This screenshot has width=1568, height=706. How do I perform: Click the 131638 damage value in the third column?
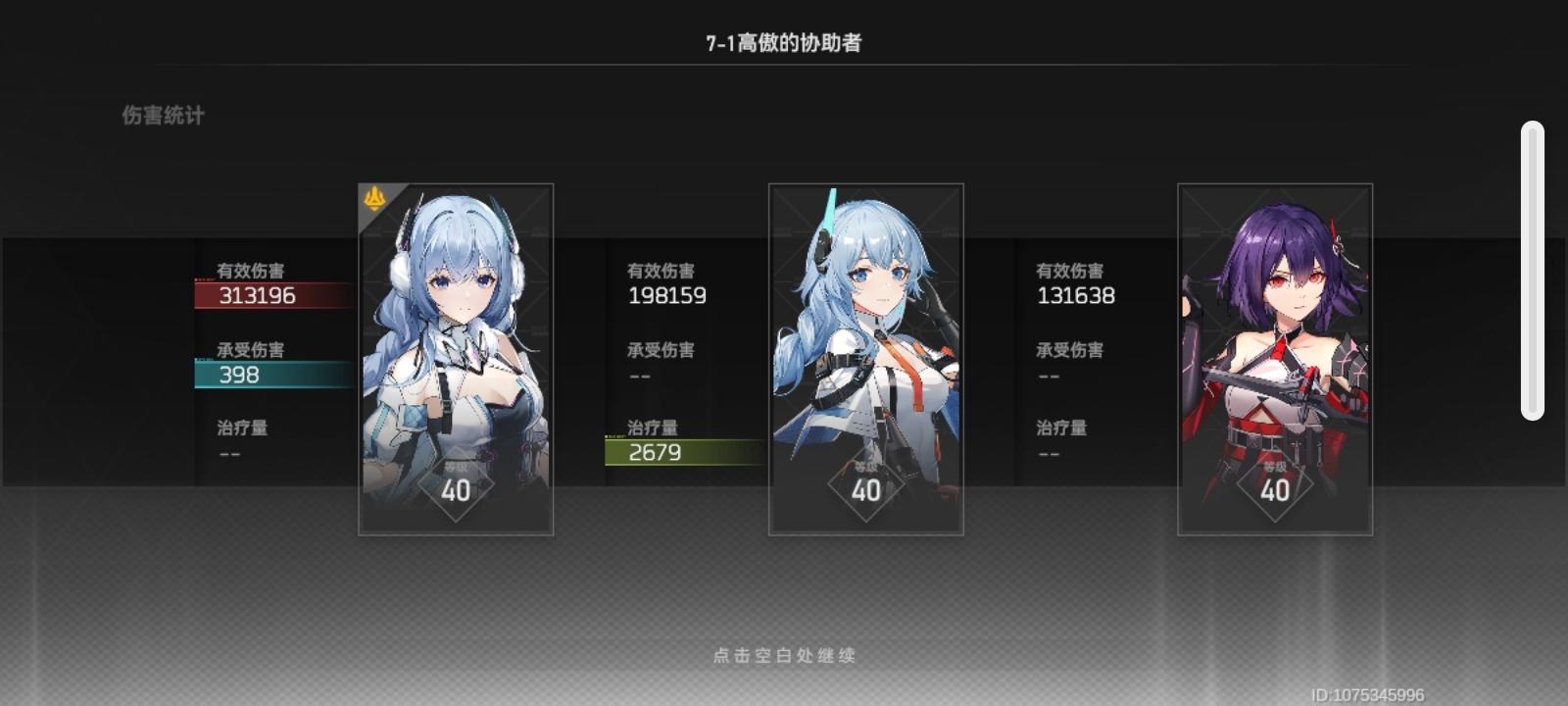click(1073, 295)
